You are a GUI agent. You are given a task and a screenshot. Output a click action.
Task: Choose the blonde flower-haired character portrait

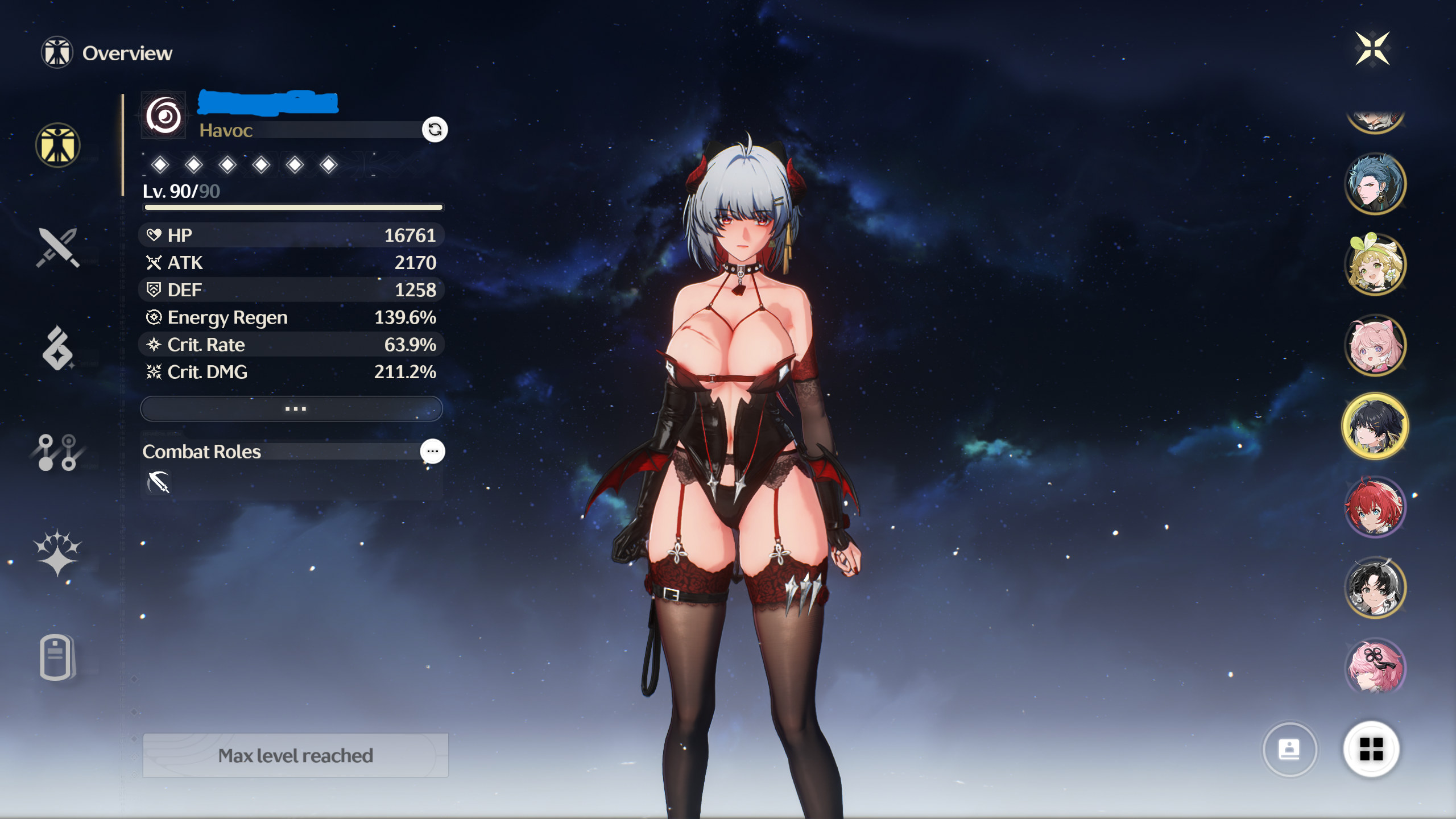pos(1375,264)
